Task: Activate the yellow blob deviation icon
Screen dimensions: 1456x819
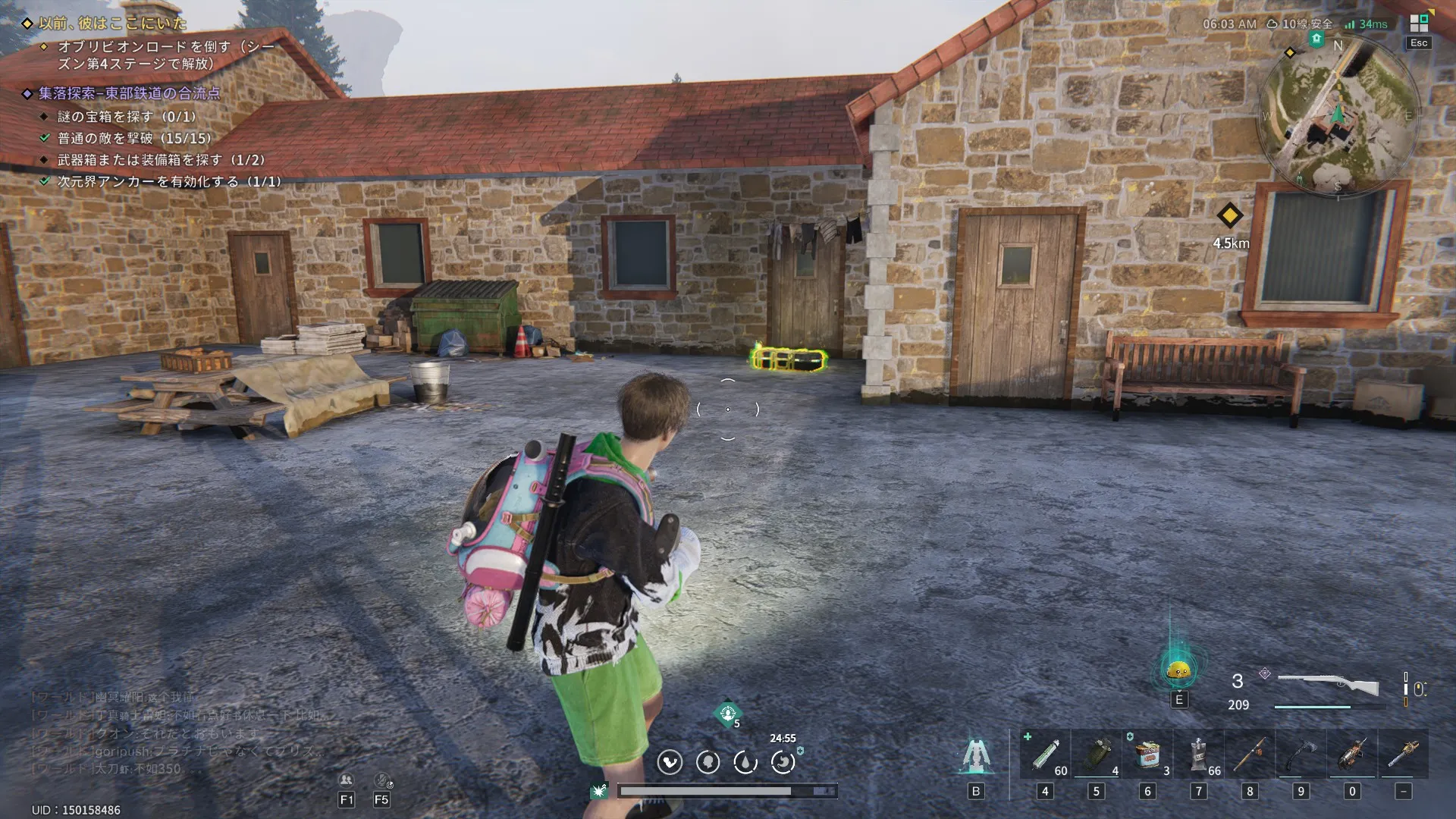Action: click(1178, 670)
